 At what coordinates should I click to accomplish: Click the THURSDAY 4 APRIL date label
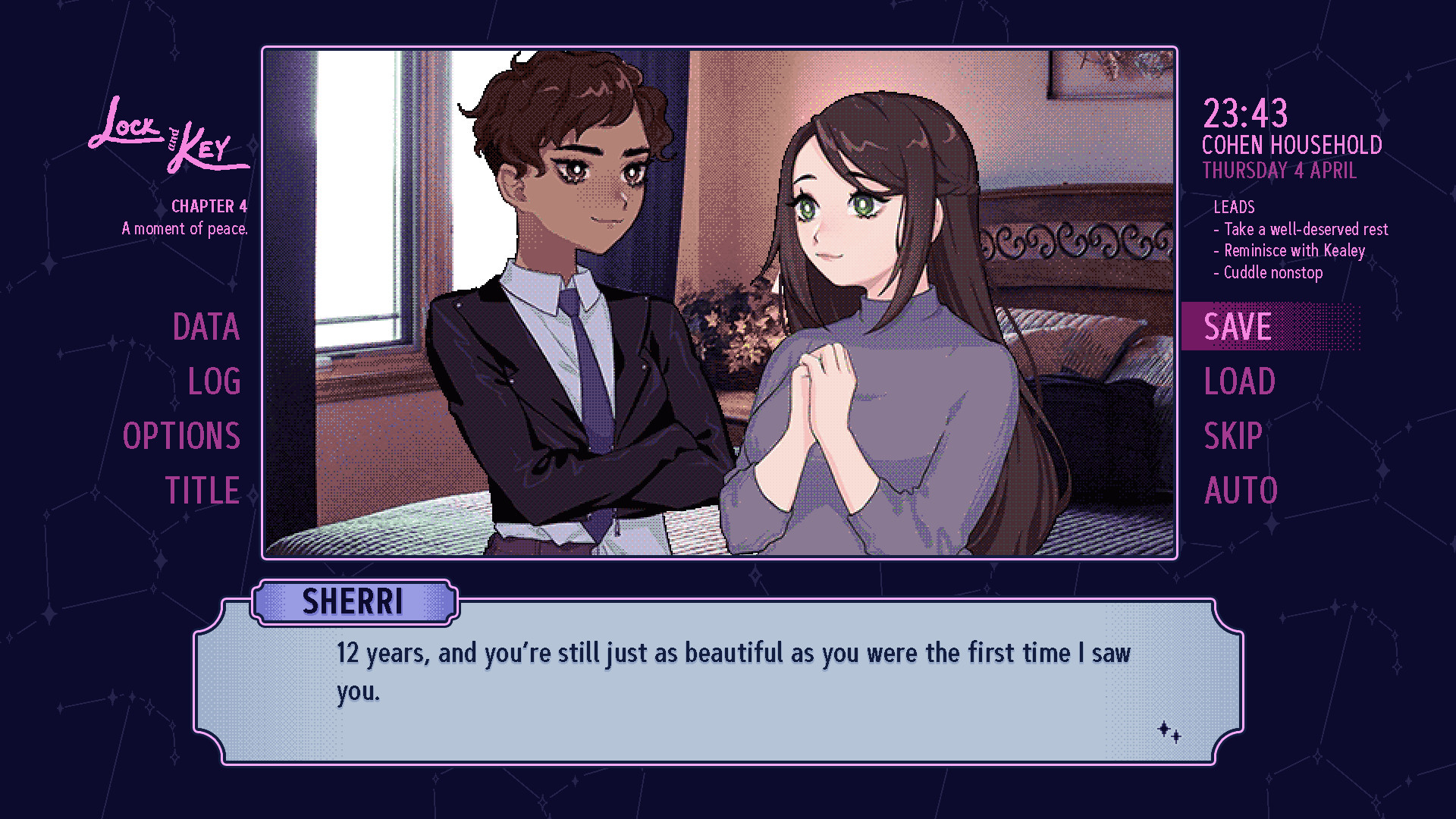pos(1279,171)
